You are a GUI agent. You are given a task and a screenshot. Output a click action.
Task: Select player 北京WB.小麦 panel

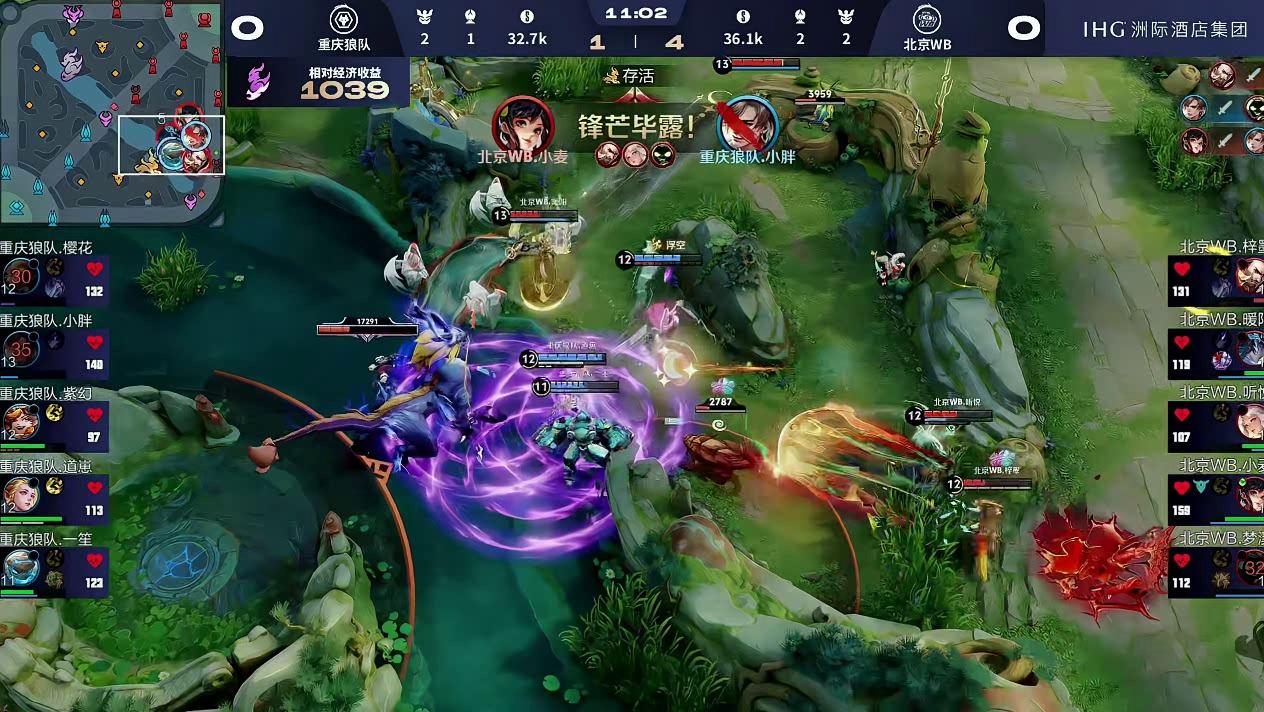1215,495
